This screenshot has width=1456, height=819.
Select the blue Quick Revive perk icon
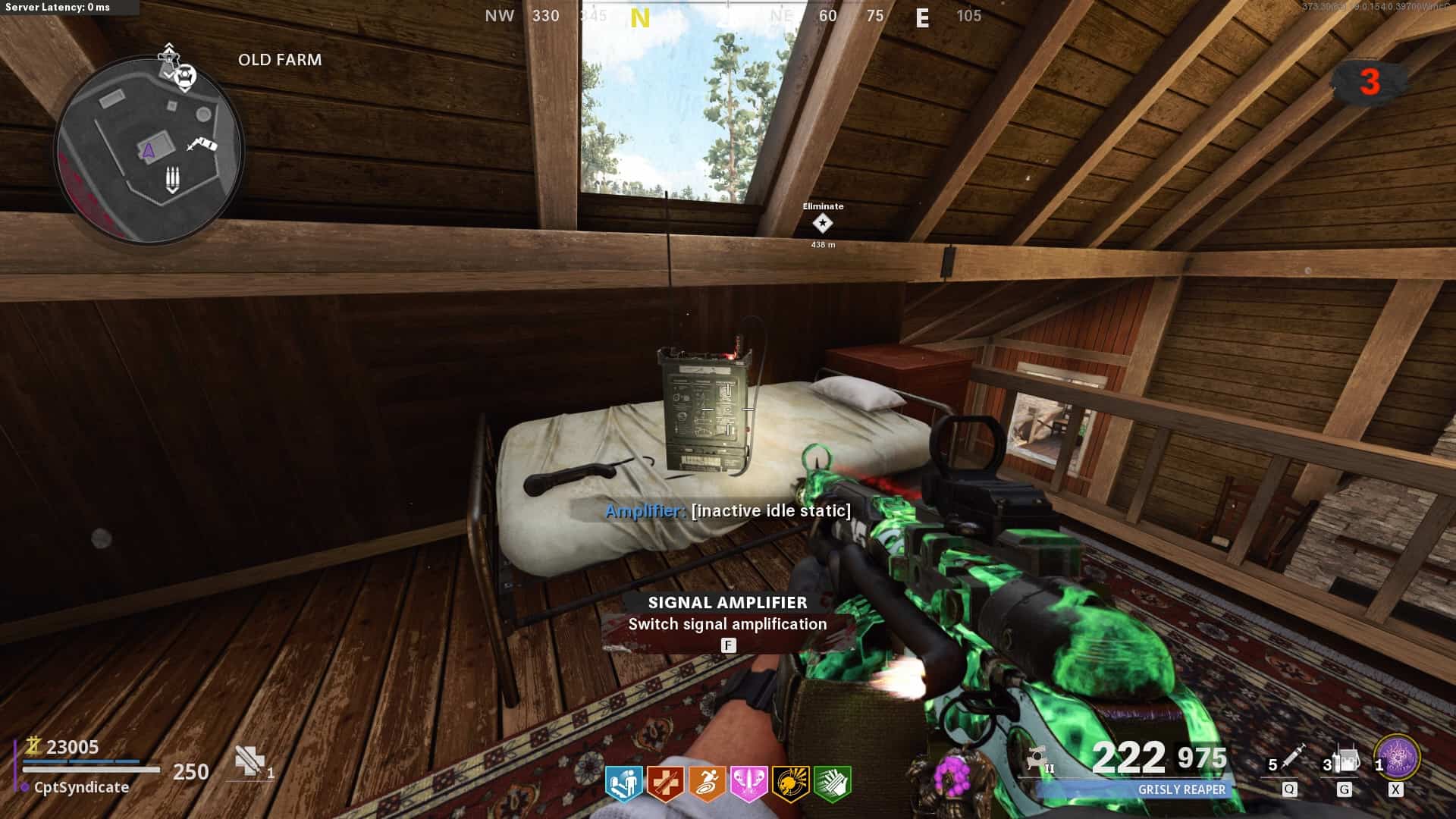click(624, 784)
